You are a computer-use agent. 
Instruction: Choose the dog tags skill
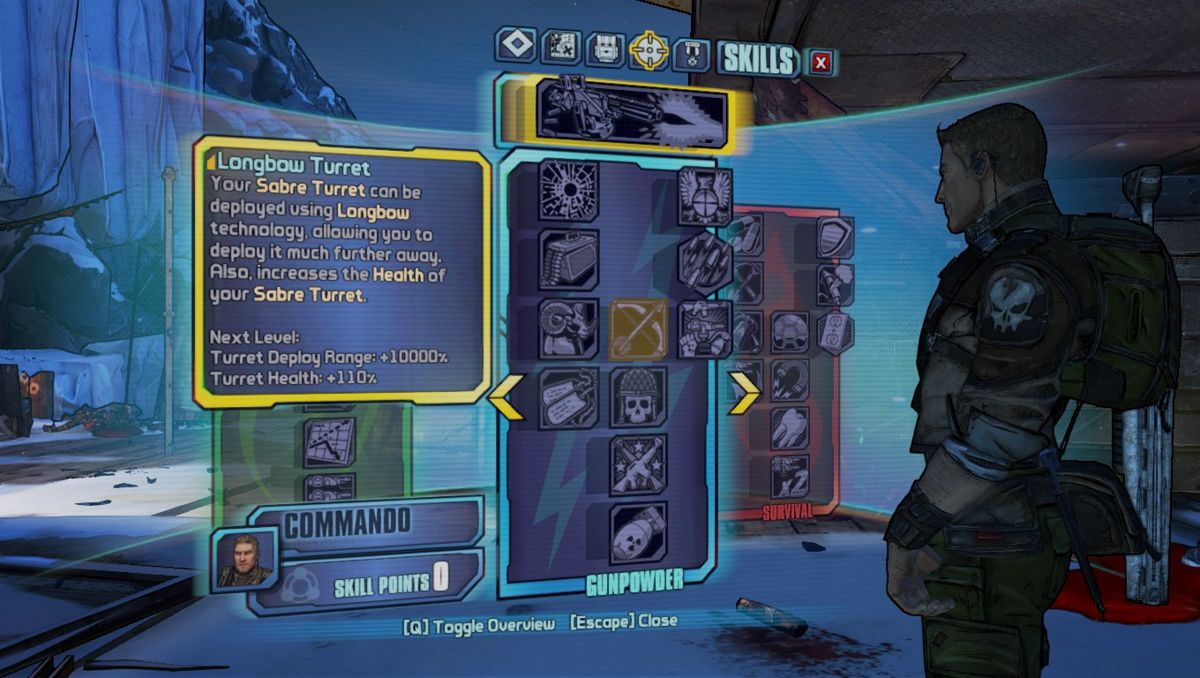(x=569, y=397)
